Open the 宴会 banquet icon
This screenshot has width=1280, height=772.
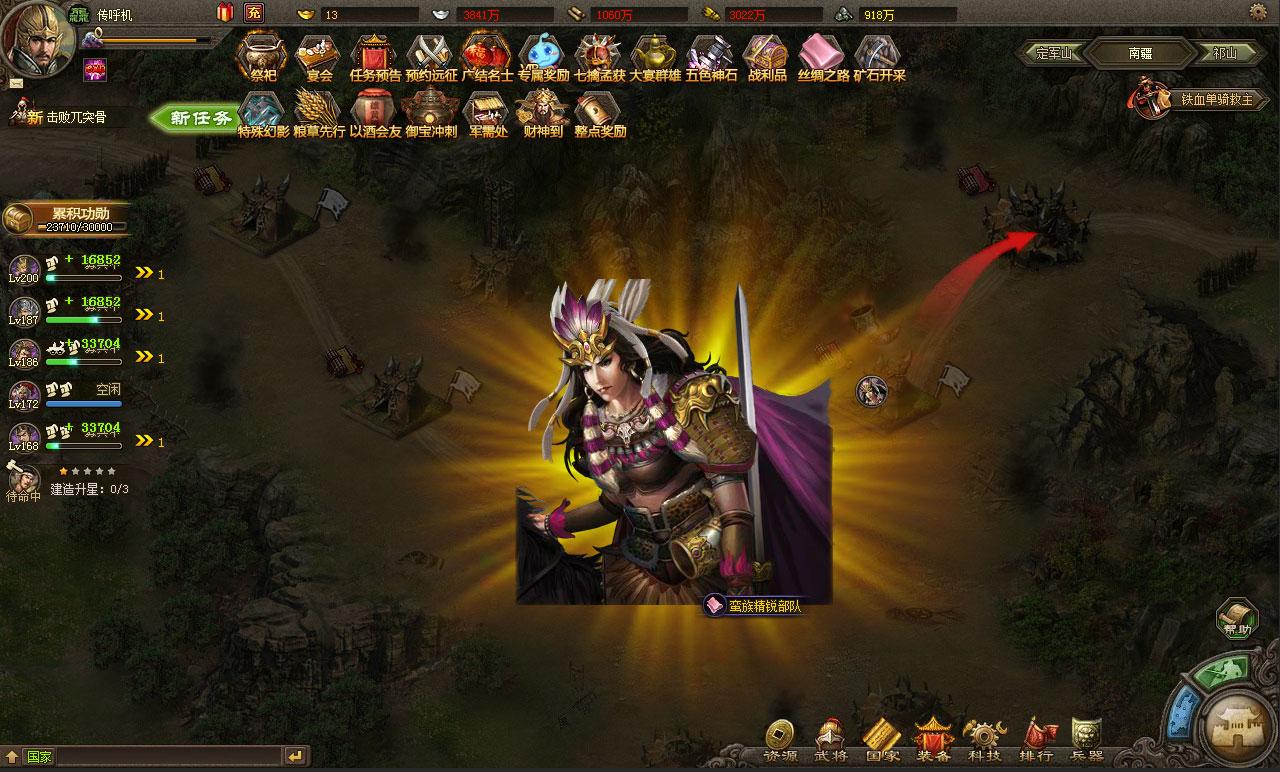tap(319, 56)
